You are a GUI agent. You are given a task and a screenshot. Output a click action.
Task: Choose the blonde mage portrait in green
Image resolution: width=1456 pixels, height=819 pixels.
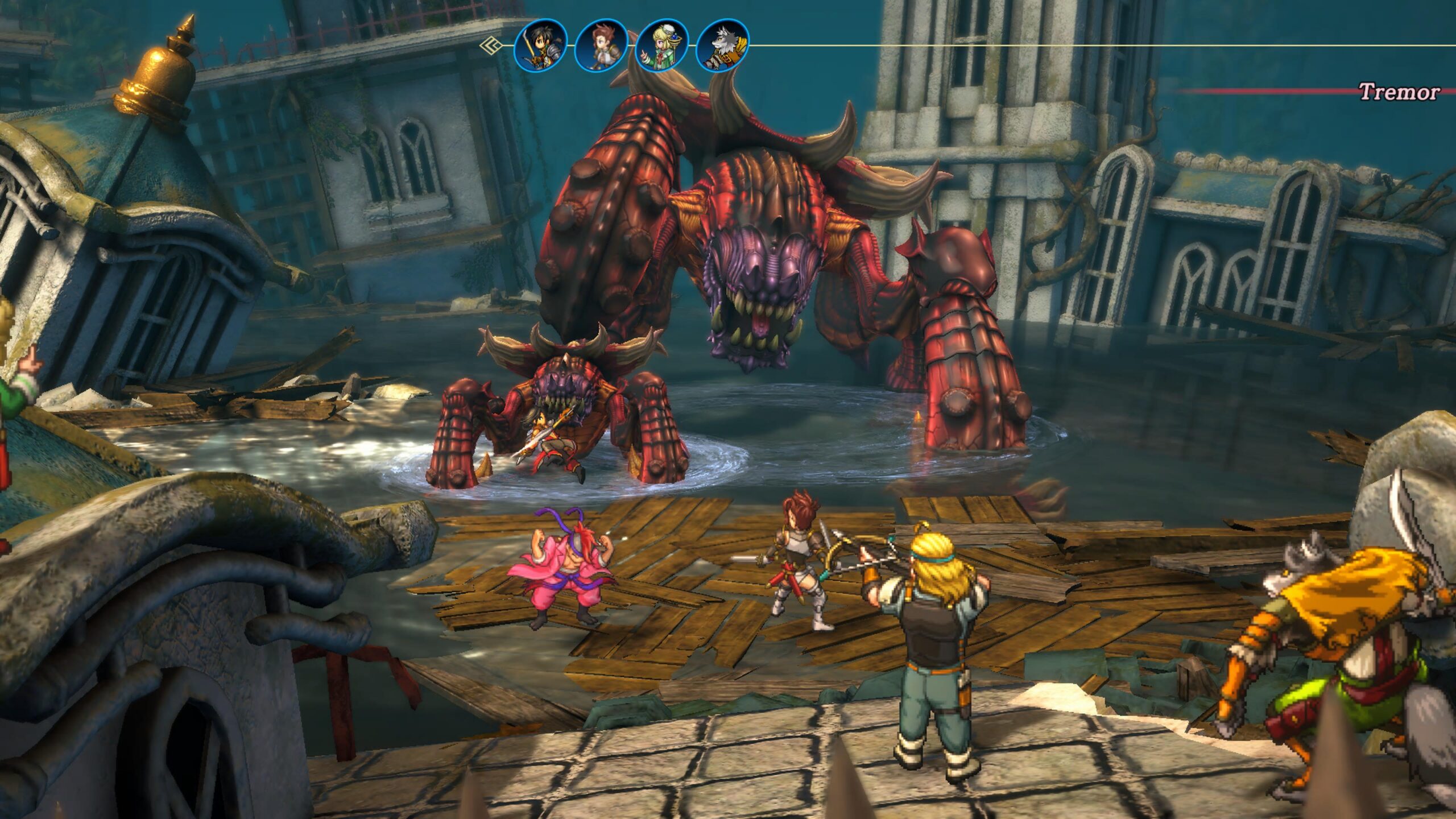(x=662, y=45)
